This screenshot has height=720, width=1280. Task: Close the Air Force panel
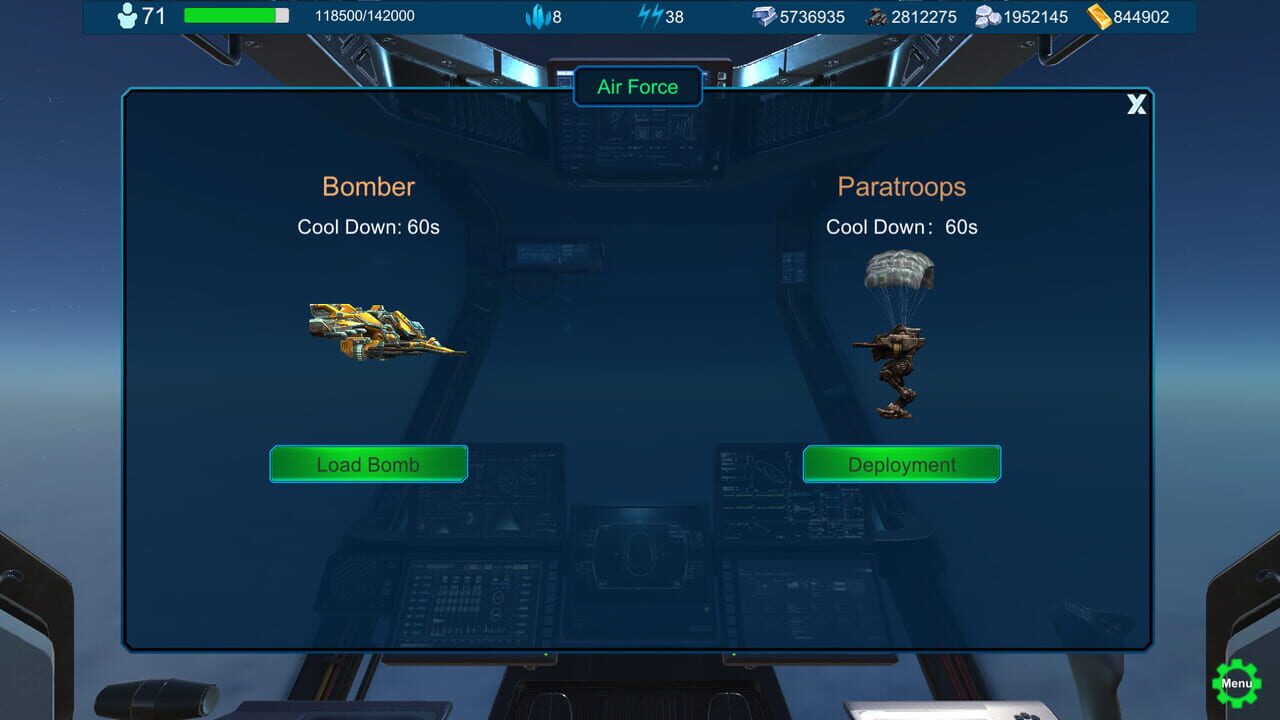[x=1136, y=104]
